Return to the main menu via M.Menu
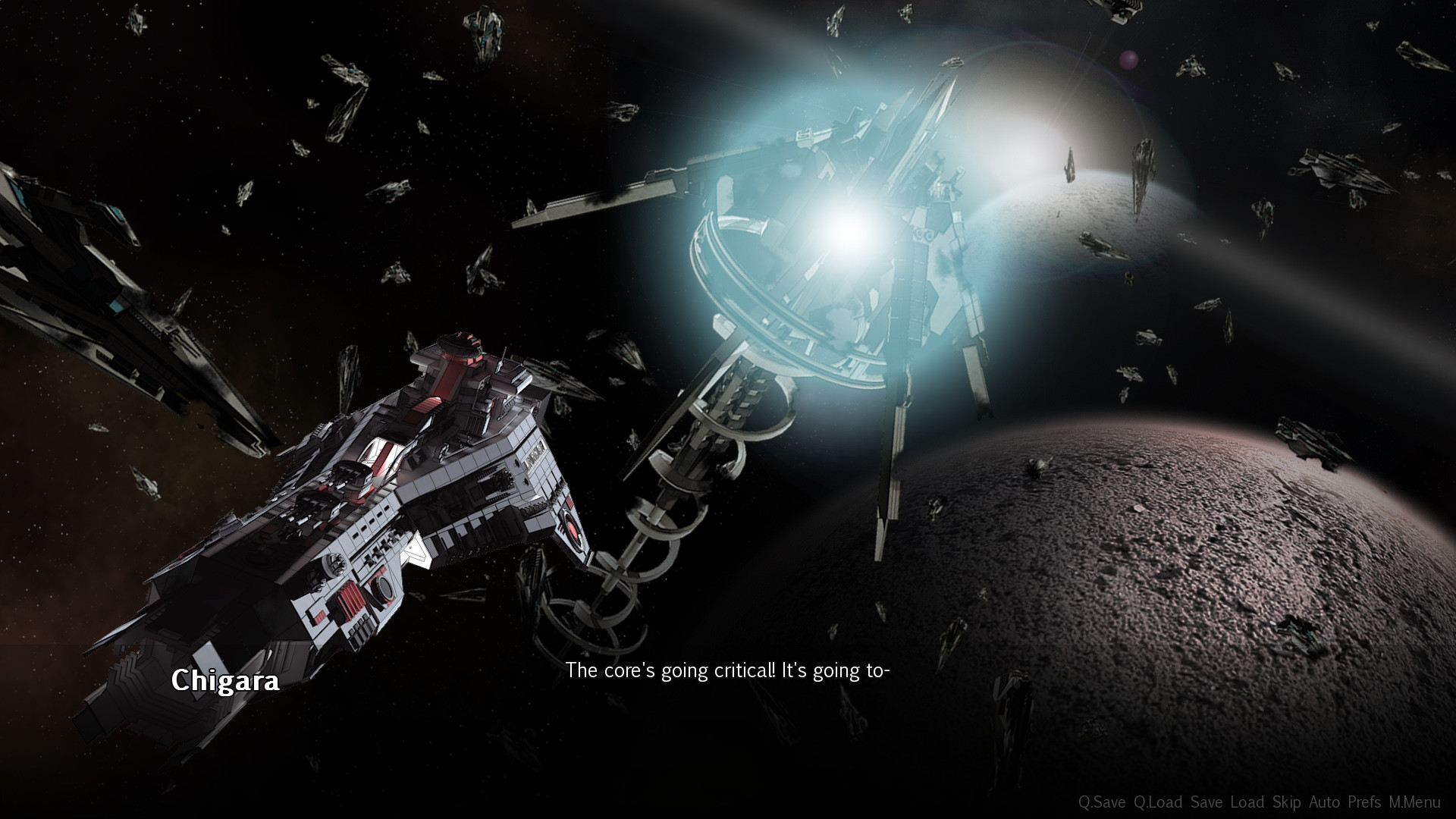Viewport: 1456px width, 819px height. (1415, 801)
